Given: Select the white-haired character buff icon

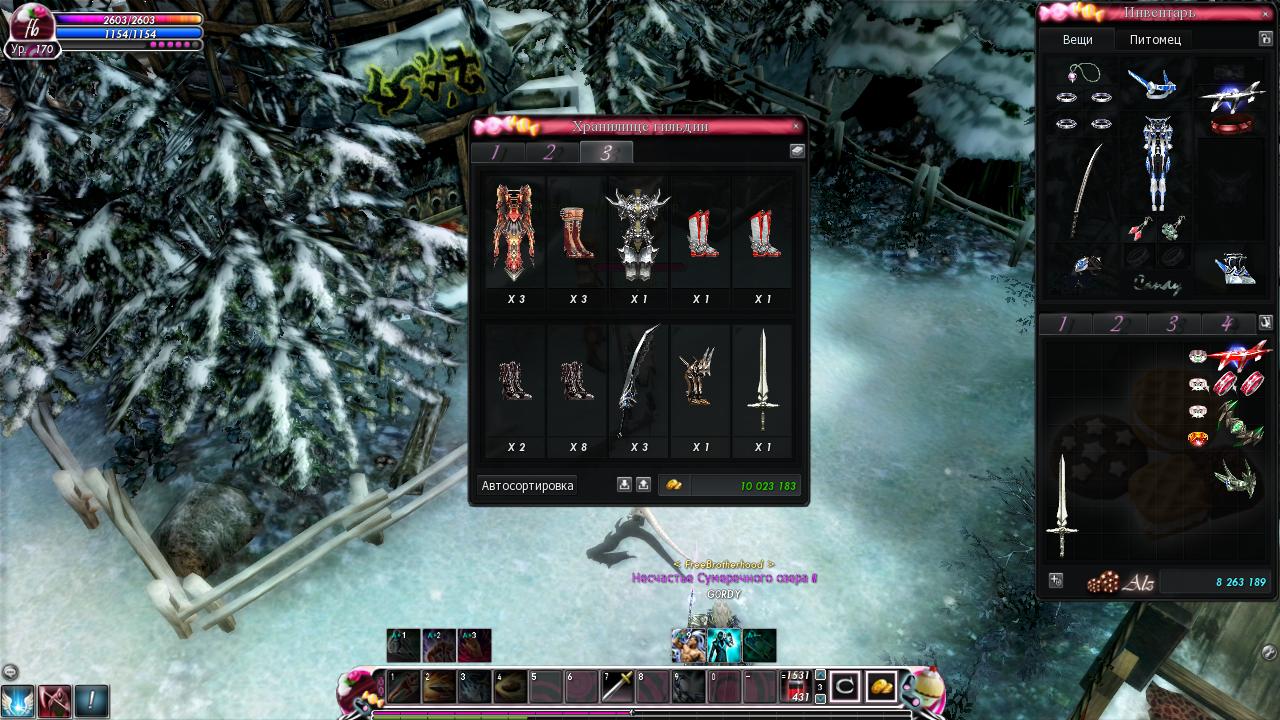Looking at the screenshot, I should coord(688,647).
